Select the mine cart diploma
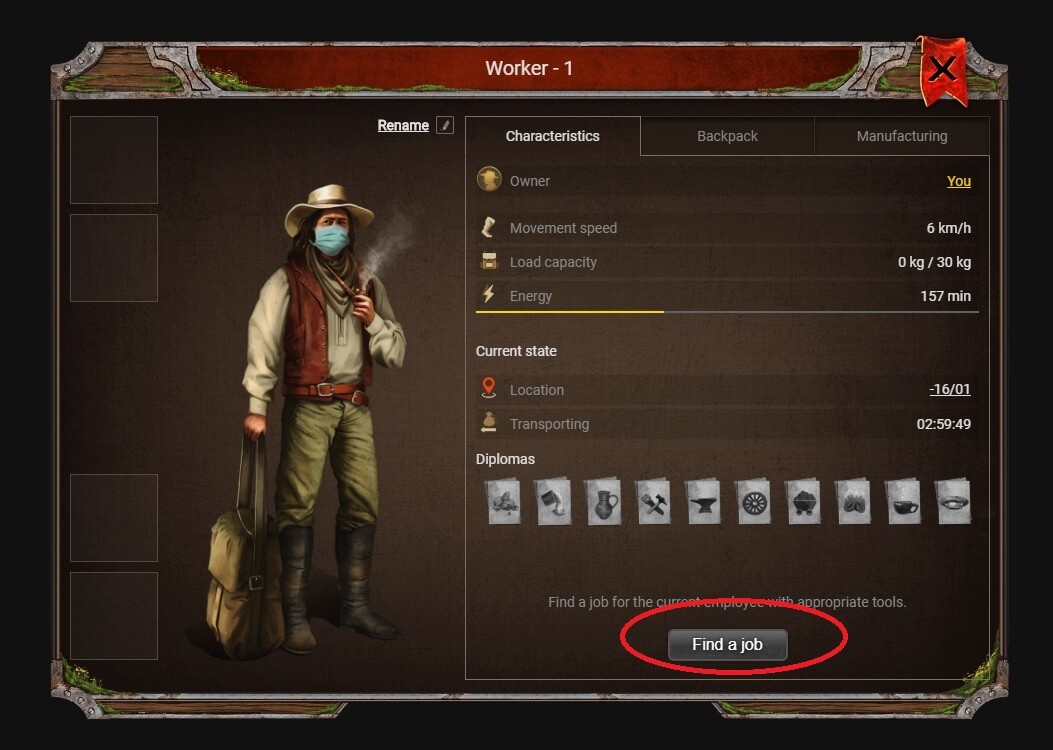 pos(802,502)
